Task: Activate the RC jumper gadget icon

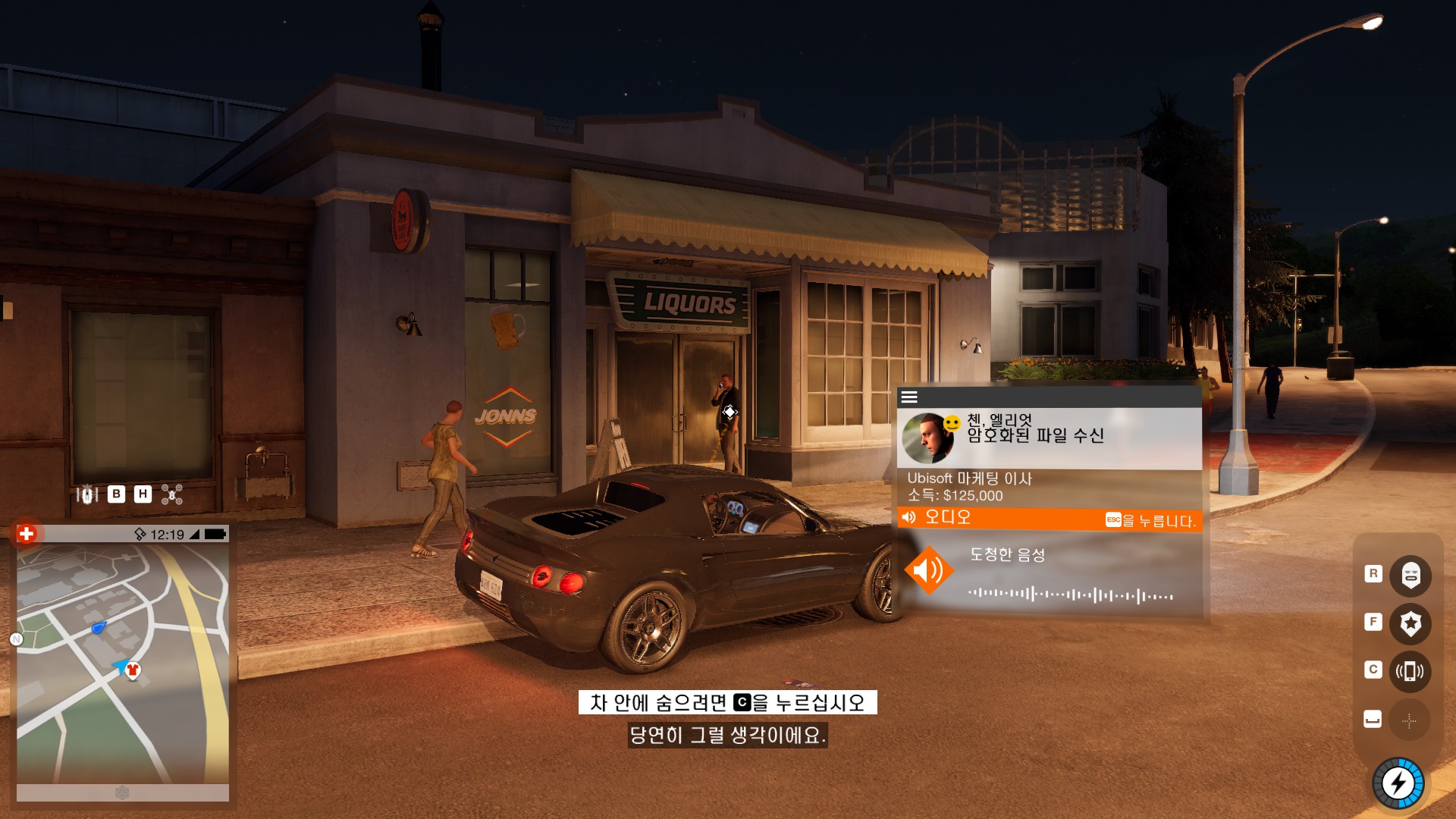Action: click(87, 494)
